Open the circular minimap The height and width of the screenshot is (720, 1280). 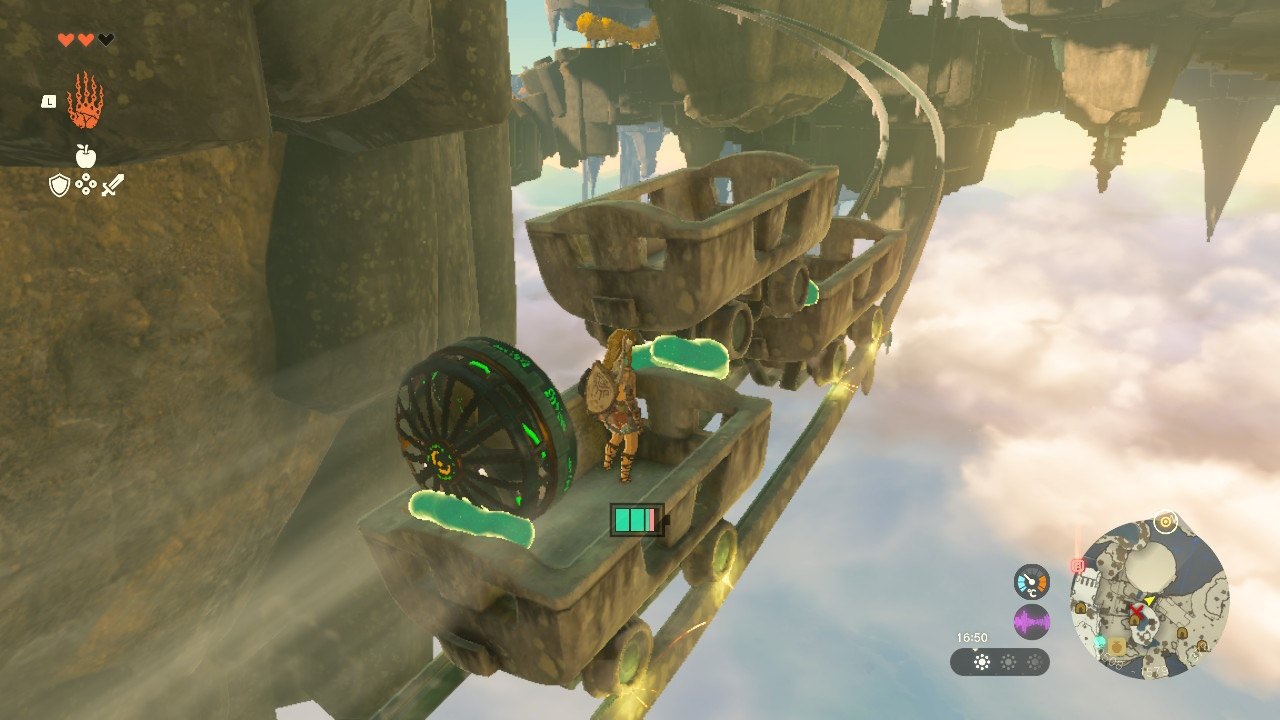[1149, 598]
